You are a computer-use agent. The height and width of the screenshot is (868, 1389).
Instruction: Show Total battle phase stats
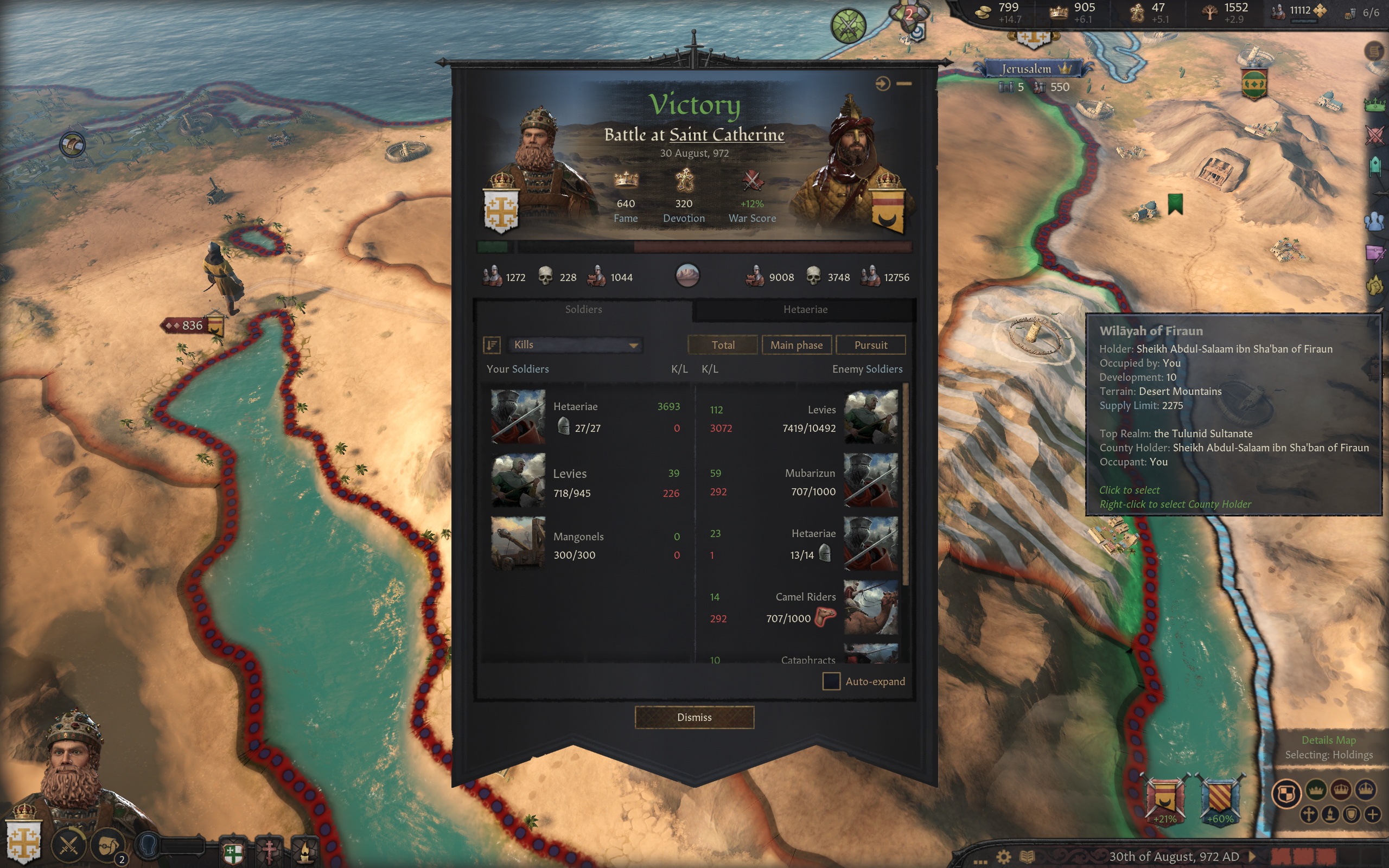pyautogui.click(x=722, y=345)
